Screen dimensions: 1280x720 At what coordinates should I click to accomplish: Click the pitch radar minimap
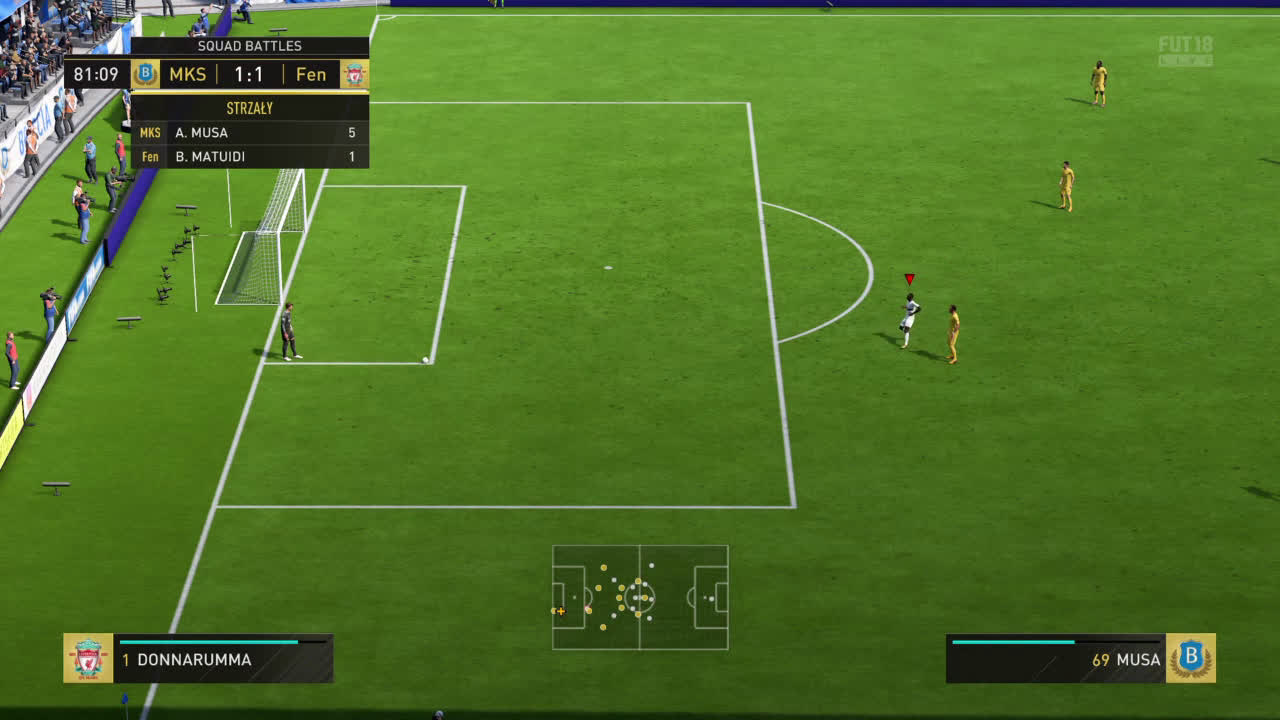pos(640,597)
